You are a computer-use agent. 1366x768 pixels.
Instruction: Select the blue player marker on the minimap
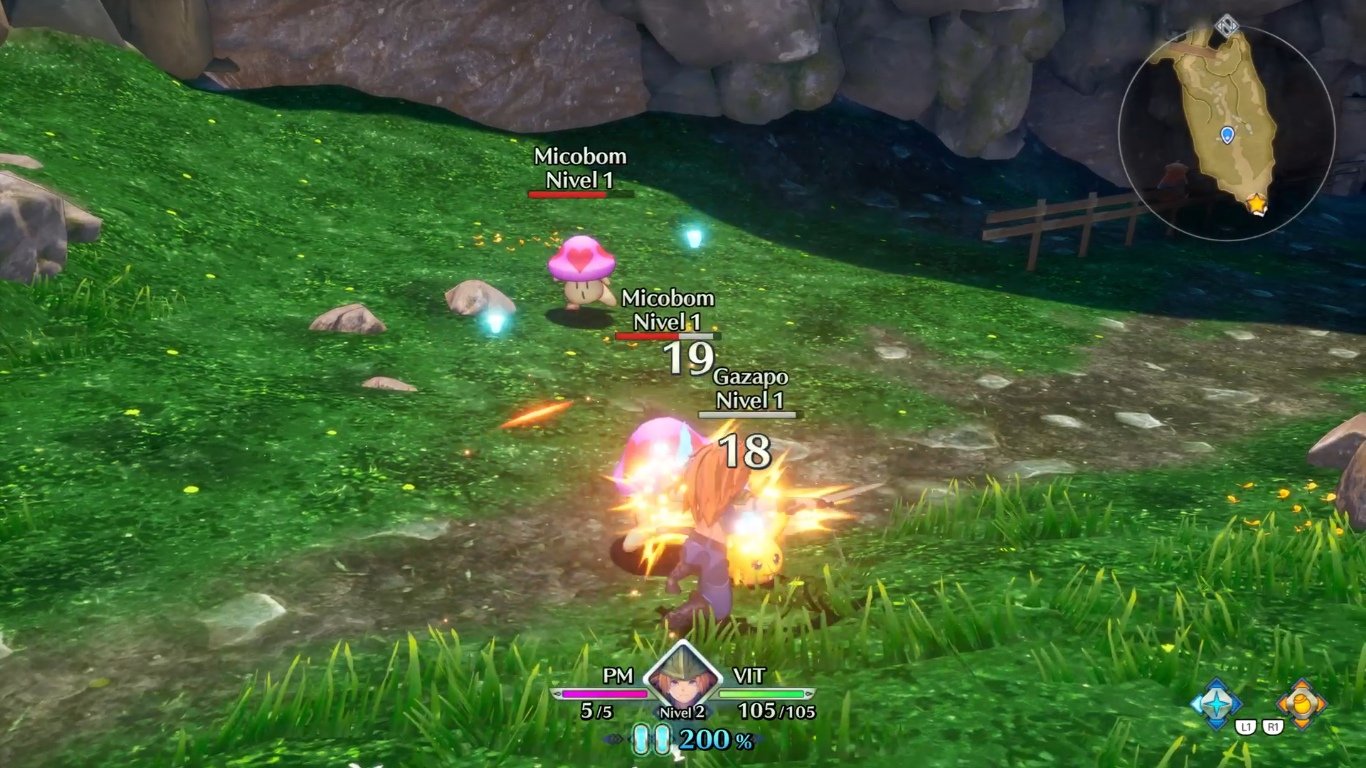pos(1225,136)
